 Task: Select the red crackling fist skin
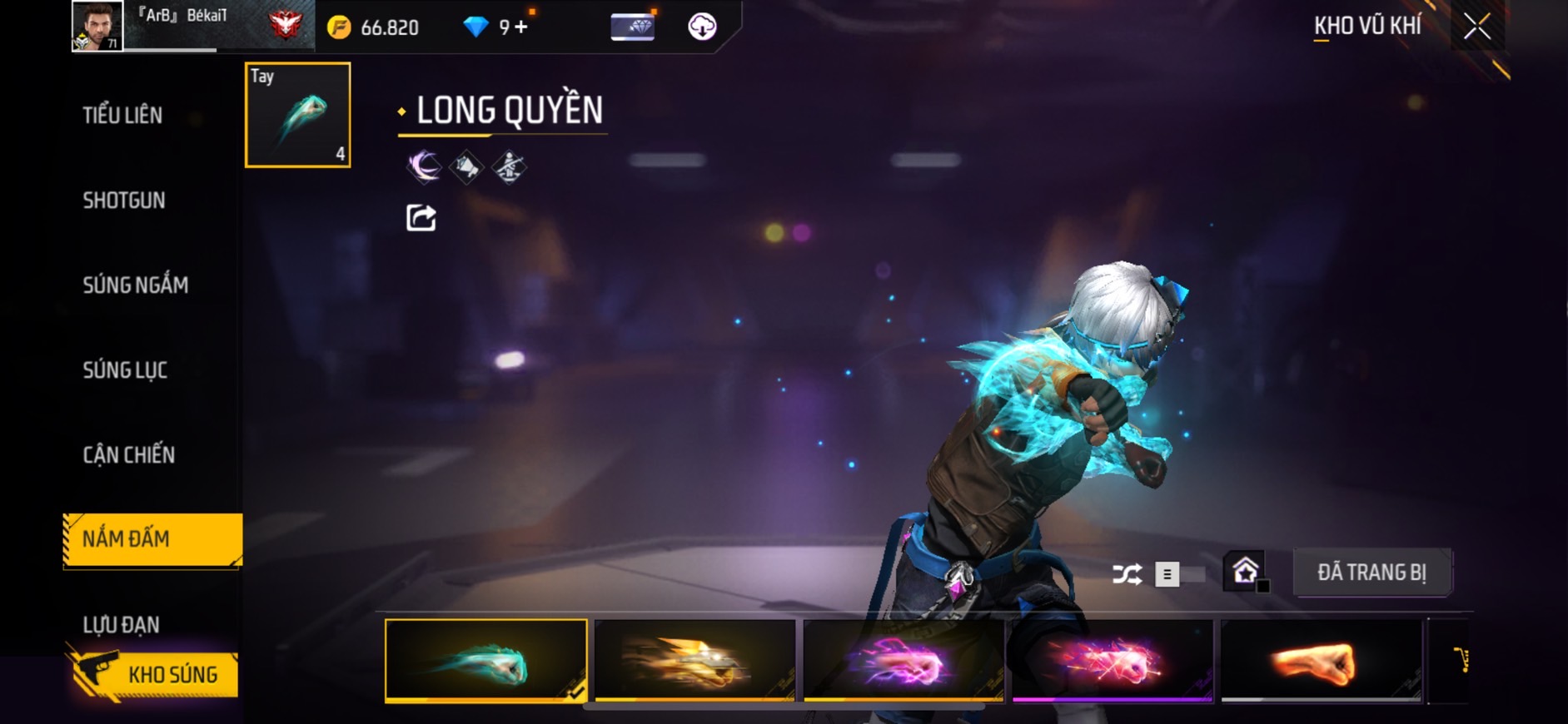[x=1113, y=662]
